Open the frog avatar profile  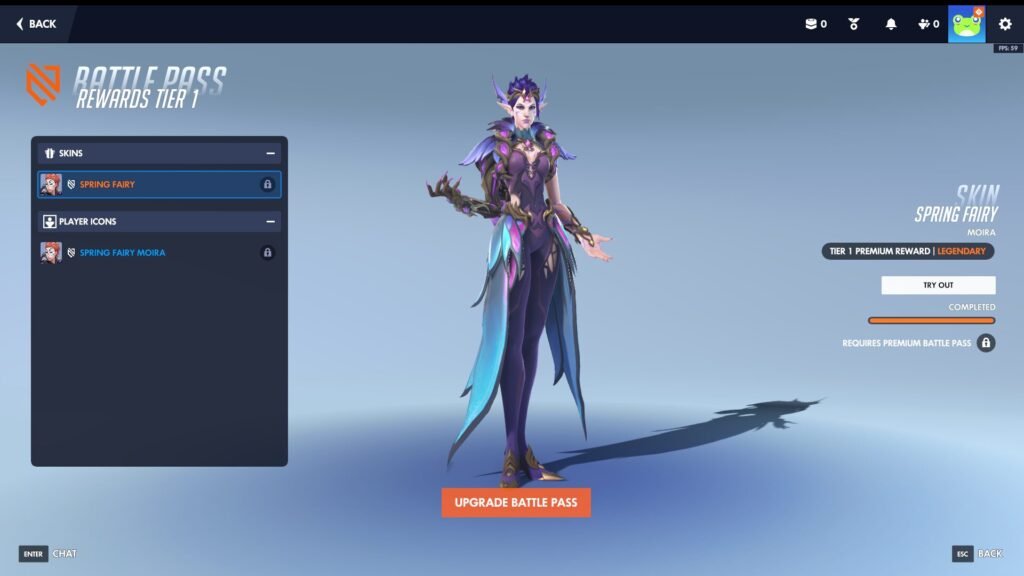click(x=967, y=24)
